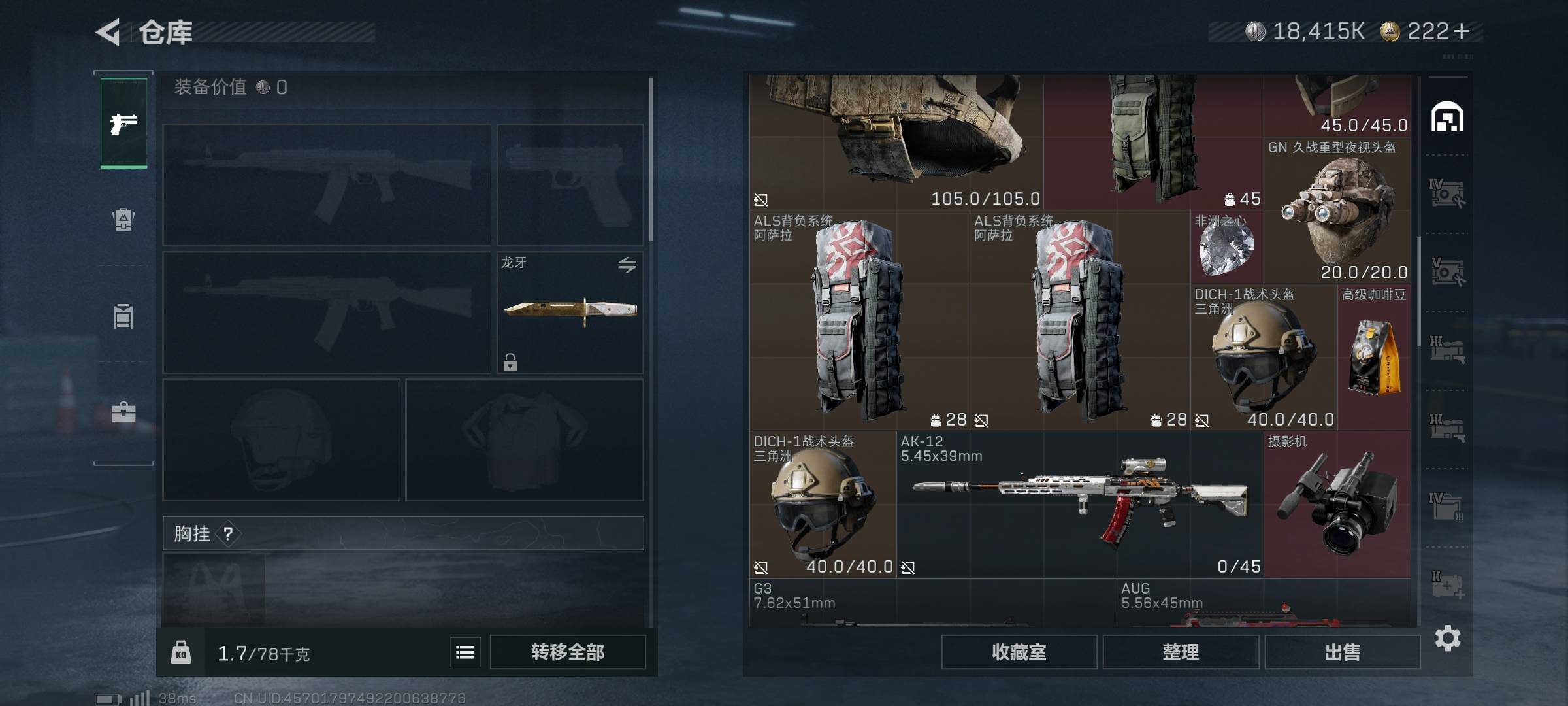The width and height of the screenshot is (1568, 706).
Task: Select the 非洲之心 diamond item
Action: tap(1226, 248)
